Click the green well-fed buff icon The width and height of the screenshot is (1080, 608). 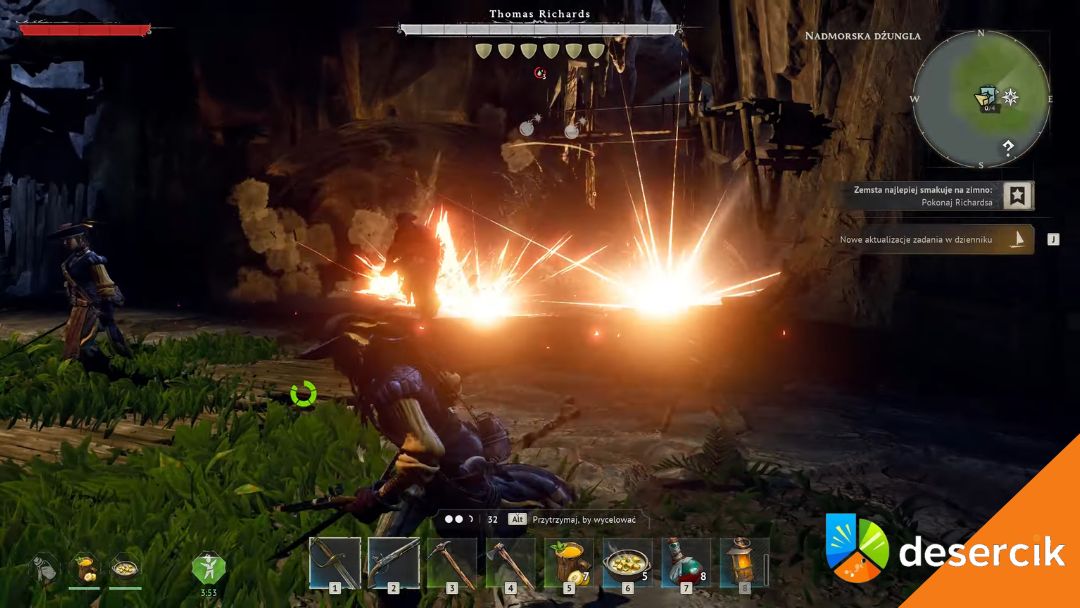209,567
